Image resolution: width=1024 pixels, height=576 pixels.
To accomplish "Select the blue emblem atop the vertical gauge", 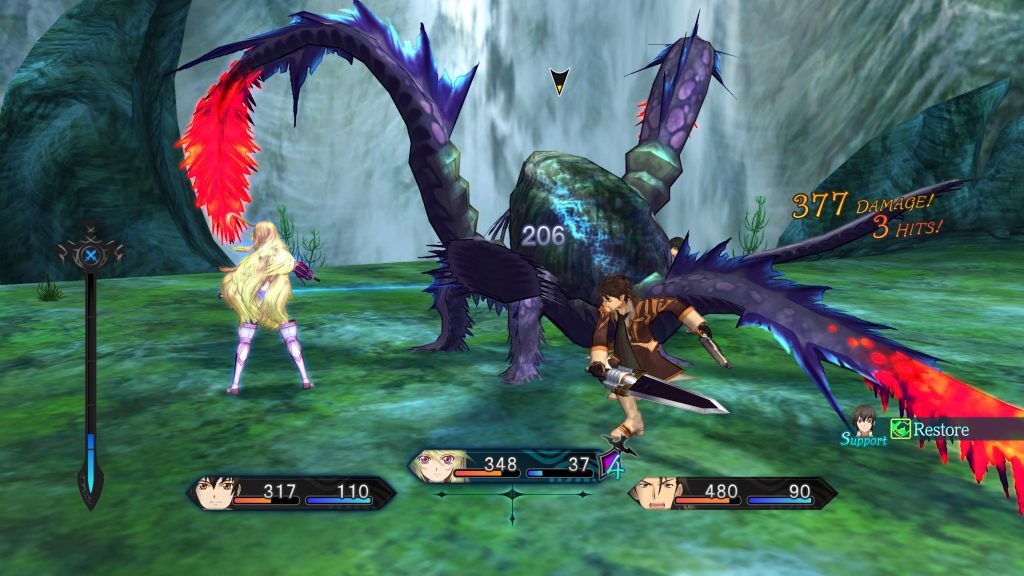I will (91, 256).
